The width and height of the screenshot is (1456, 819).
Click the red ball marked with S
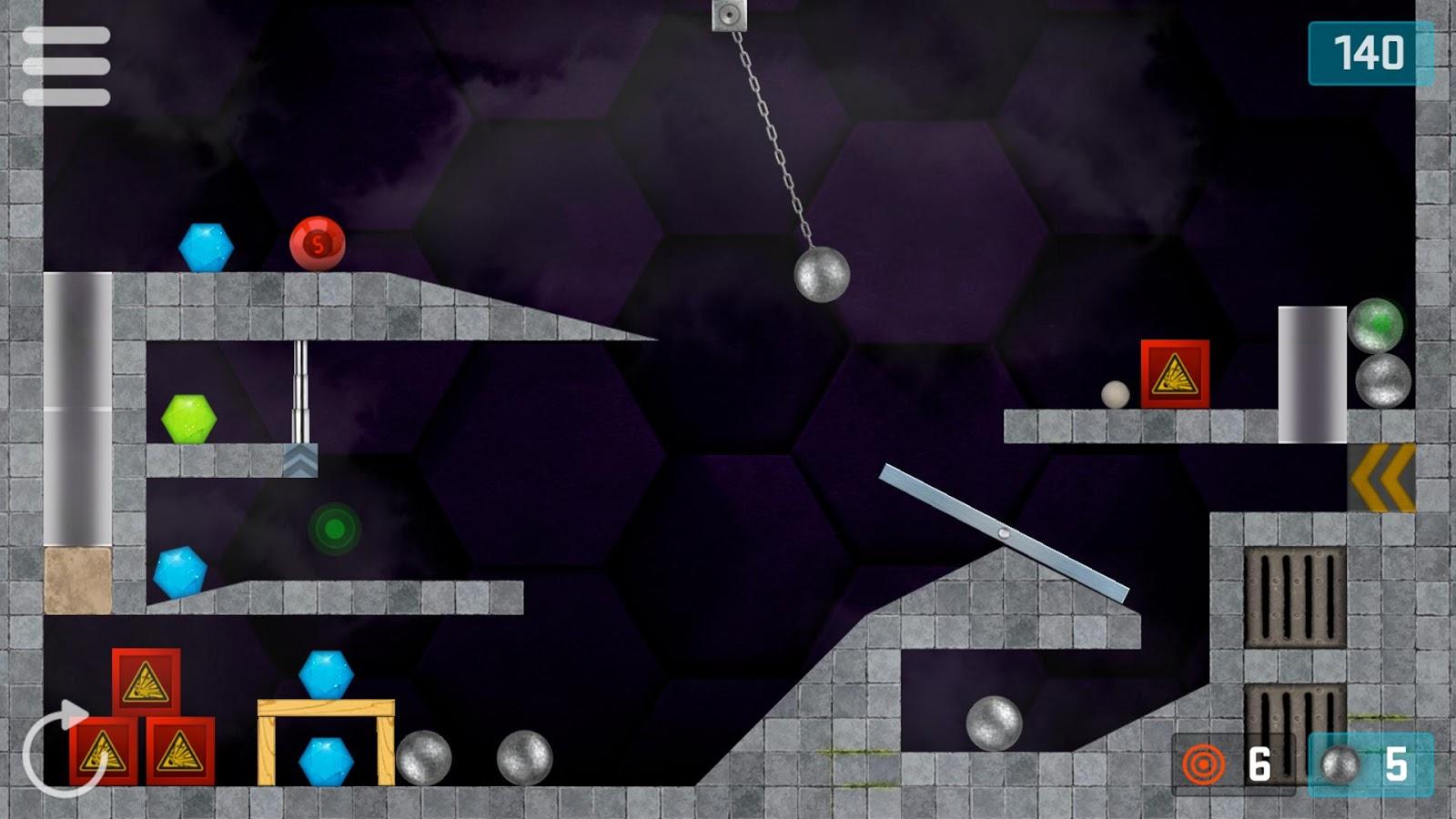click(317, 244)
